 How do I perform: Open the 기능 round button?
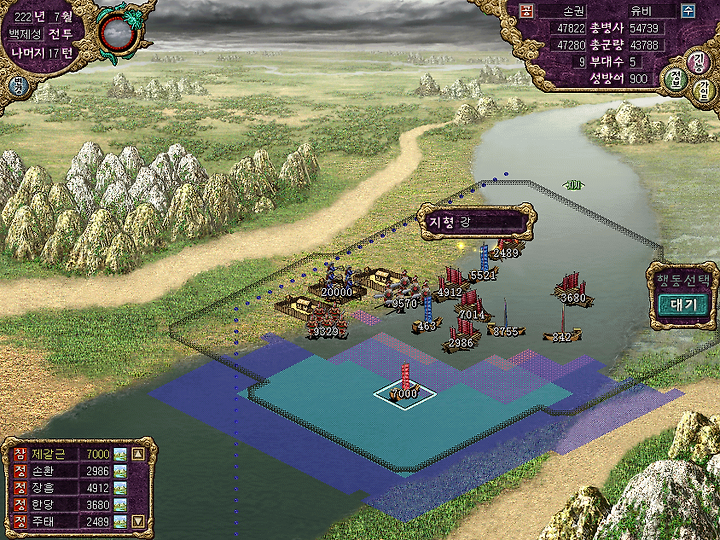click(x=700, y=60)
